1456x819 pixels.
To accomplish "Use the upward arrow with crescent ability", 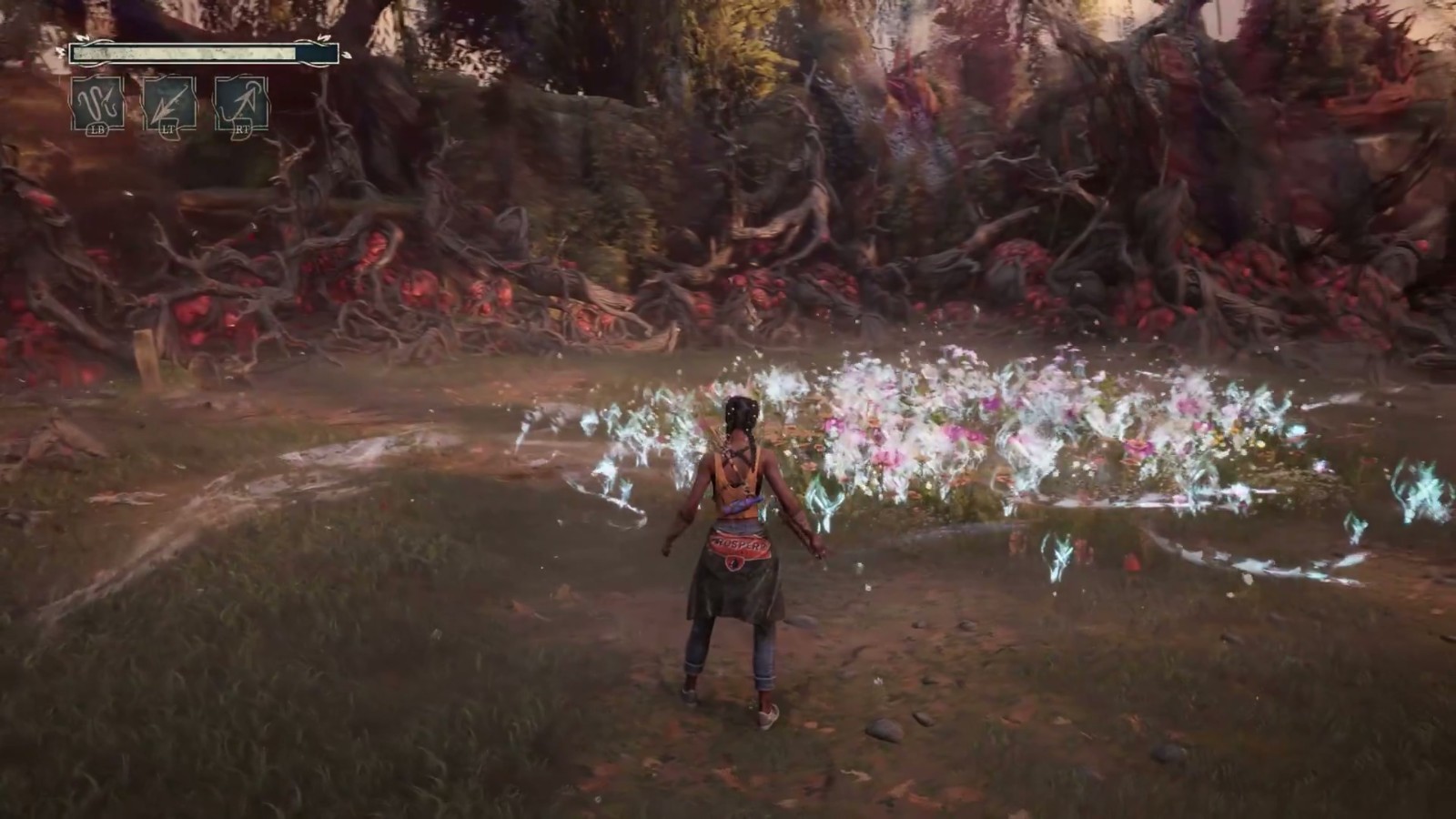I will tap(241, 105).
